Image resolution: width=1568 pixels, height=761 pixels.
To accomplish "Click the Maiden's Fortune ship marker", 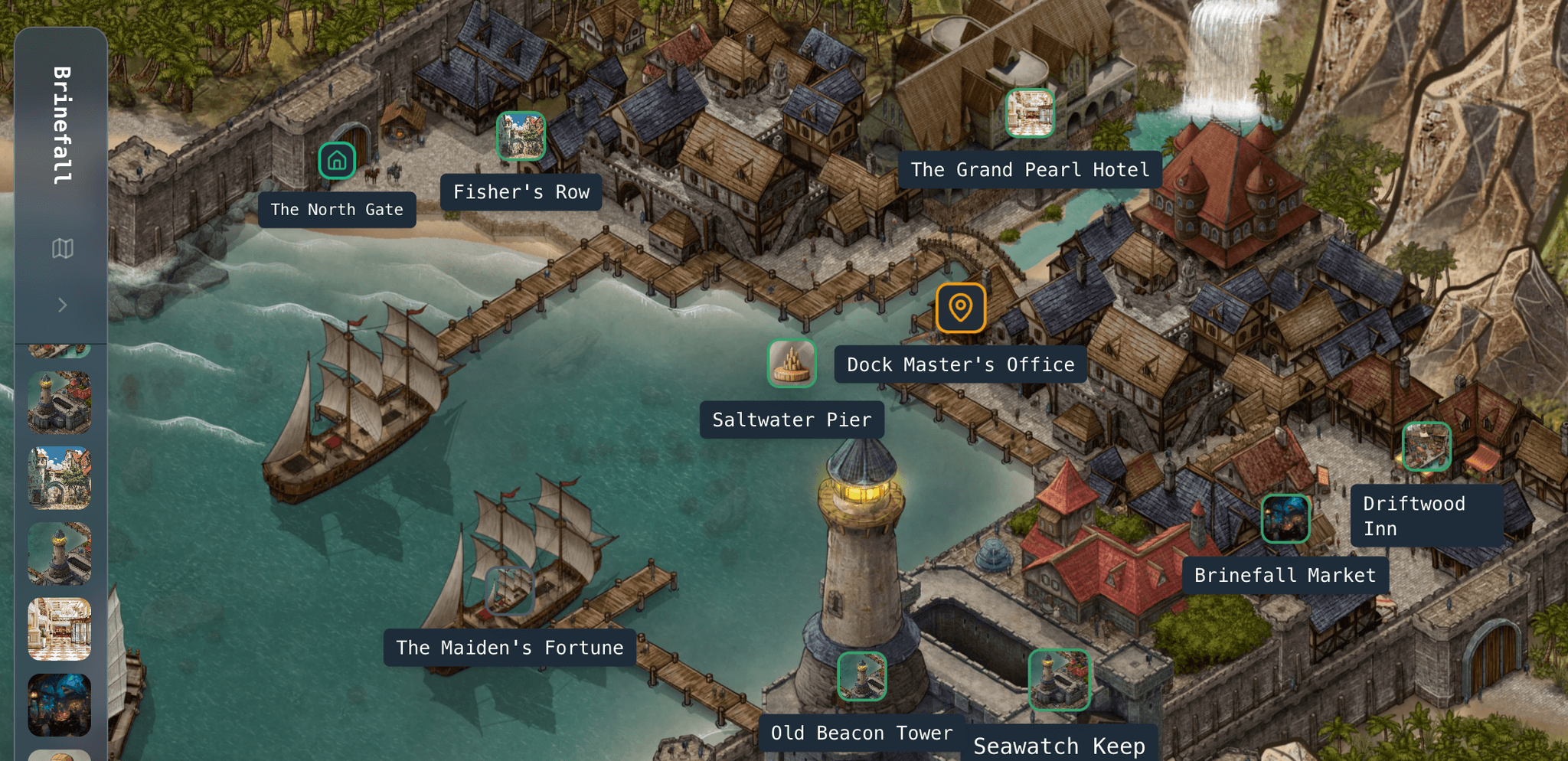I will (509, 590).
